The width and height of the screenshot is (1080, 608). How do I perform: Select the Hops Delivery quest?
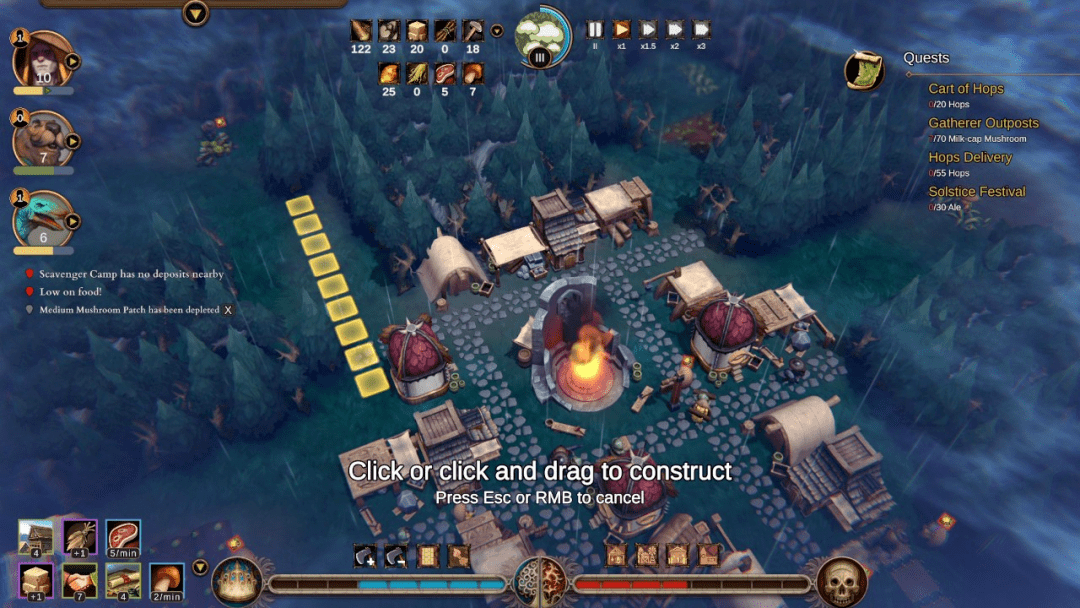pyautogui.click(x=969, y=157)
